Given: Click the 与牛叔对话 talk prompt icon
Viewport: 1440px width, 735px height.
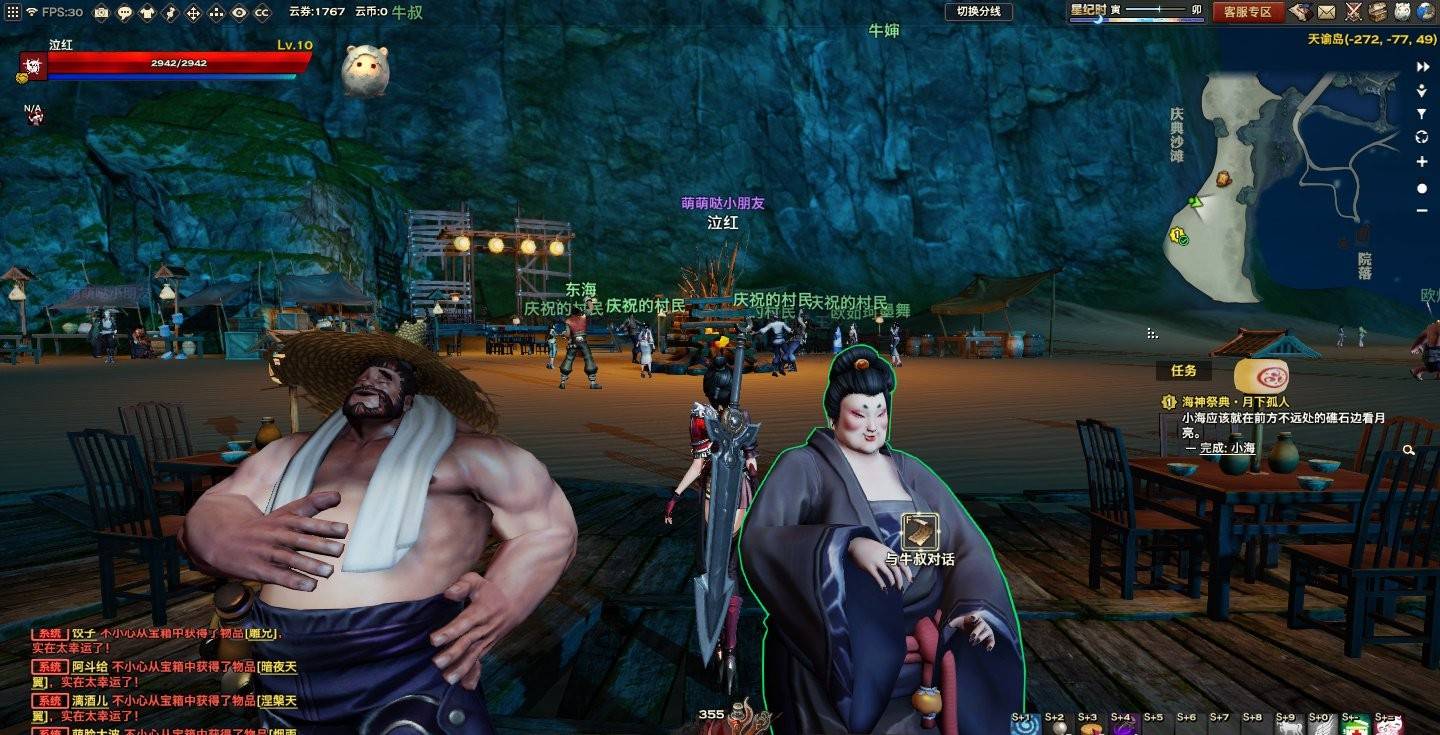Looking at the screenshot, I should click(919, 530).
